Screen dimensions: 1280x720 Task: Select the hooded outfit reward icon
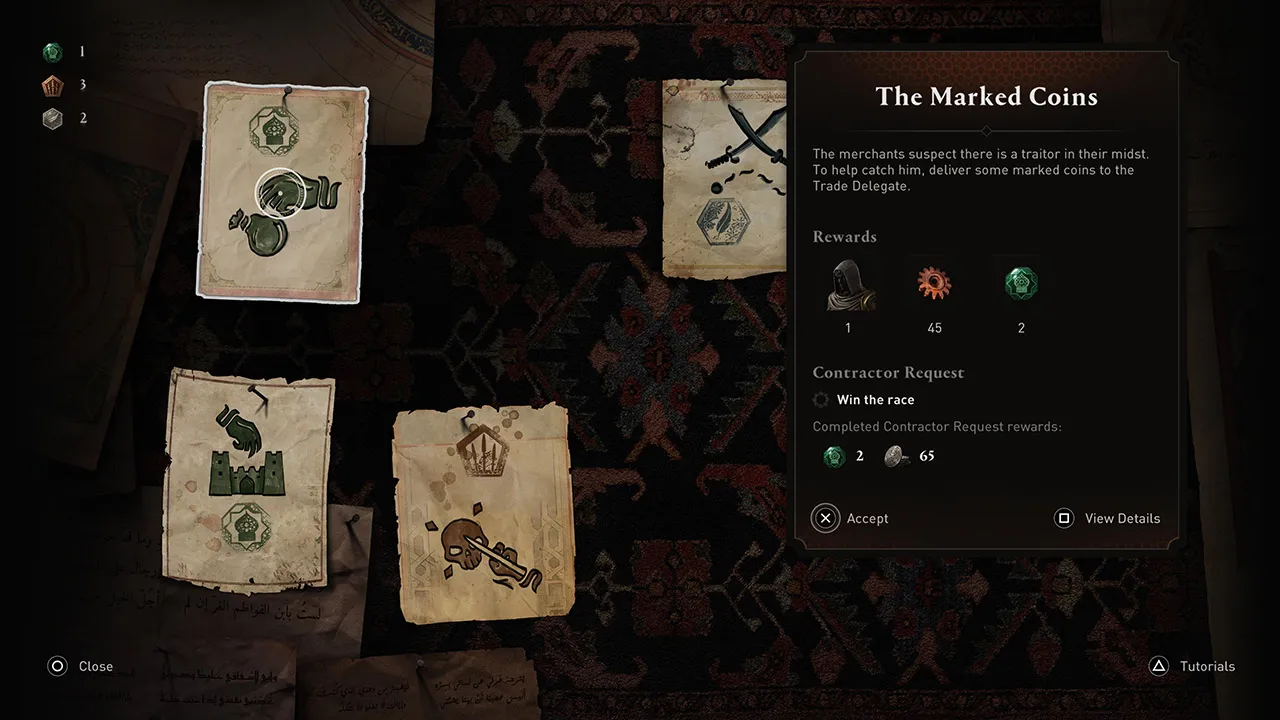pos(848,285)
